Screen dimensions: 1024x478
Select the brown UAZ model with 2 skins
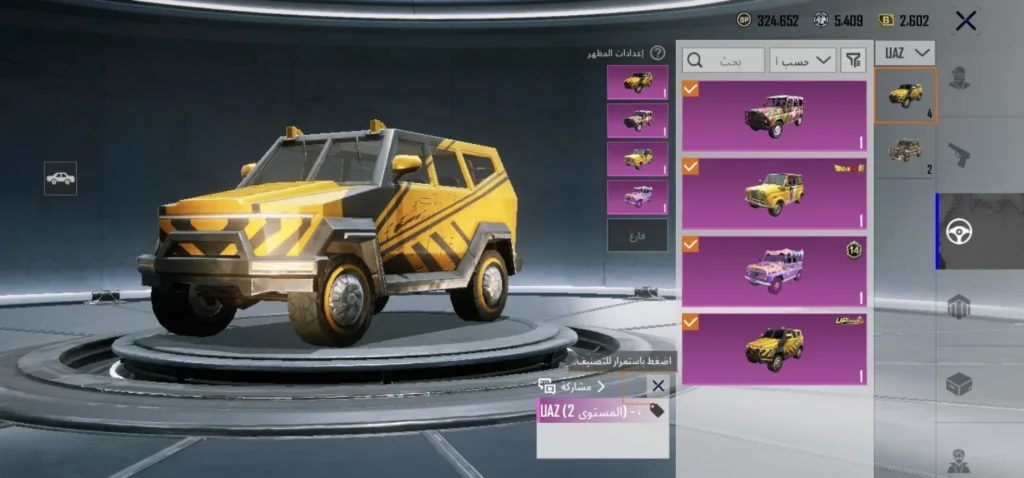(905, 152)
